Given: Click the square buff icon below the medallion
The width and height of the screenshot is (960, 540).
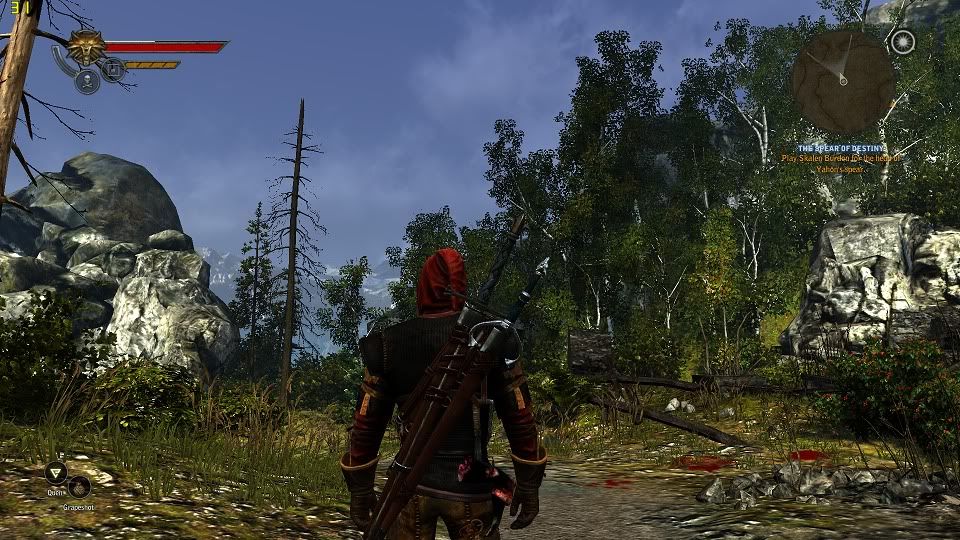Looking at the screenshot, I should [113, 69].
